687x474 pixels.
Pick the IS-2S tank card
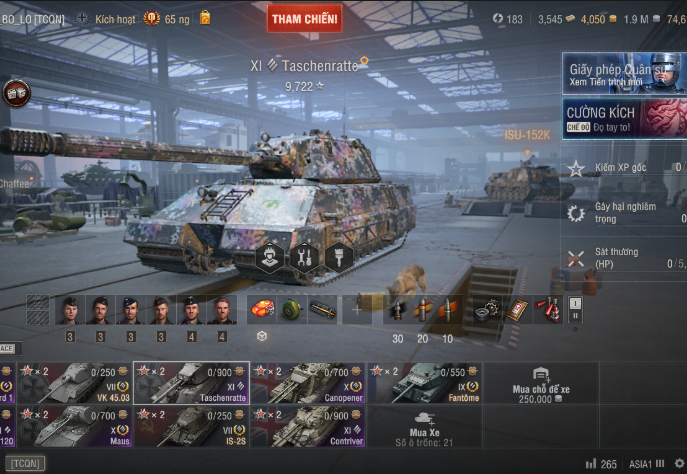190,426
